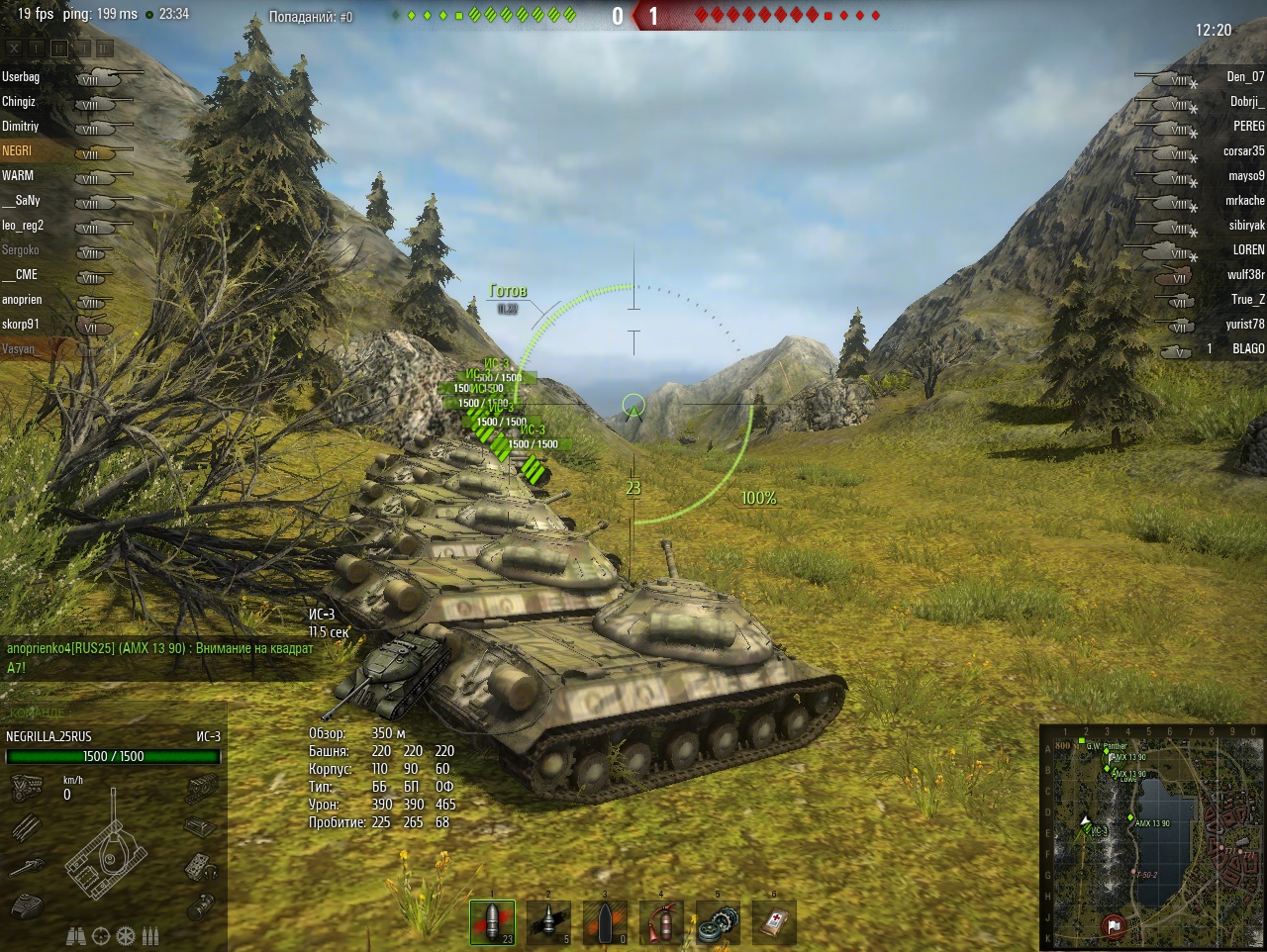Select the premium shell in slot 2

(x=548, y=922)
